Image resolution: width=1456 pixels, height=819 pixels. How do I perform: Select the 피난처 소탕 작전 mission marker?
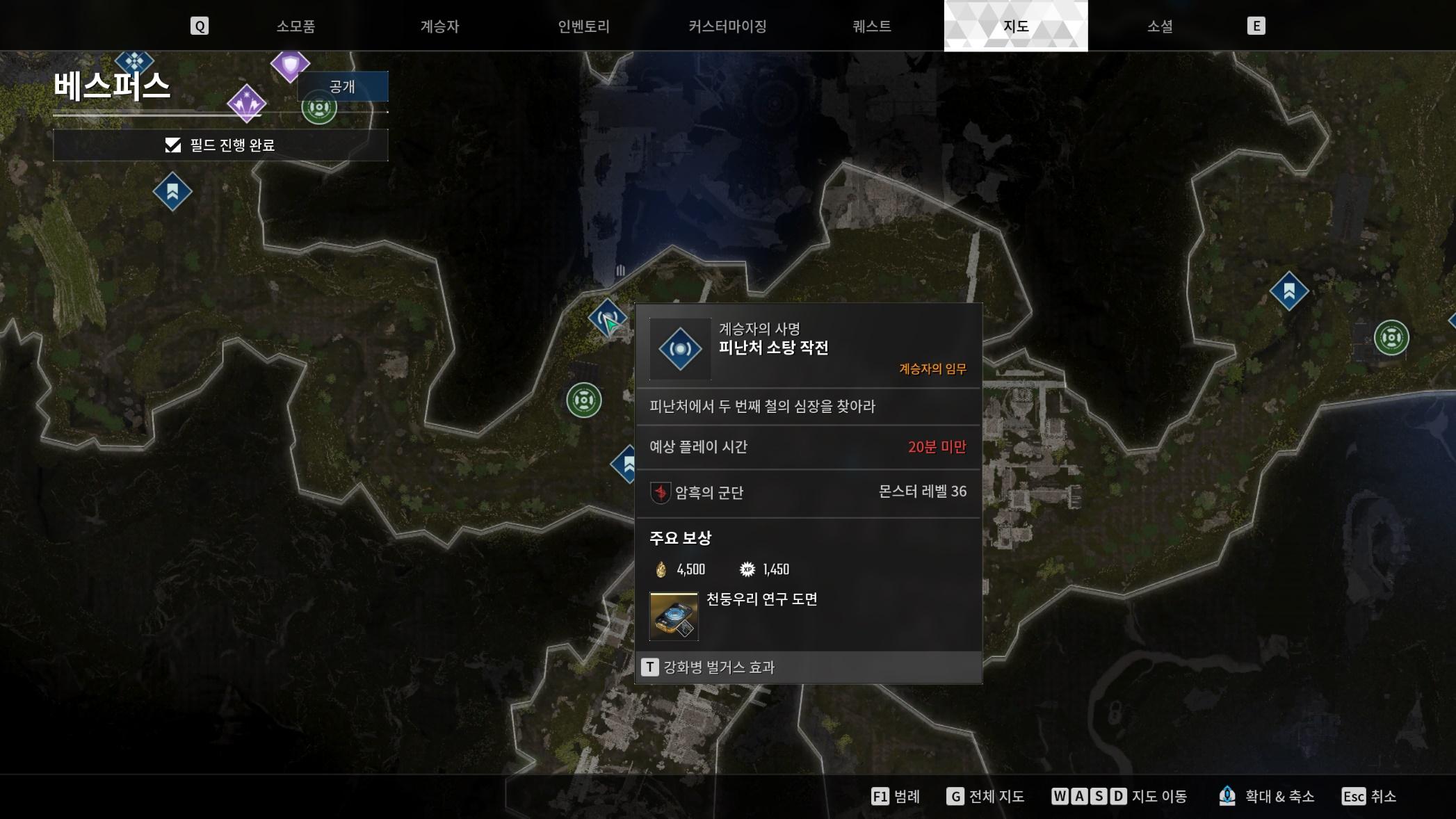(x=607, y=319)
